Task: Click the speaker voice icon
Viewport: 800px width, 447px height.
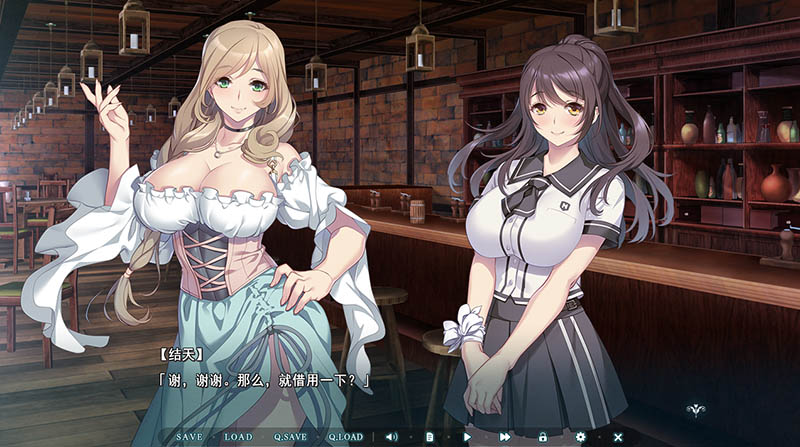Action: pos(391,437)
